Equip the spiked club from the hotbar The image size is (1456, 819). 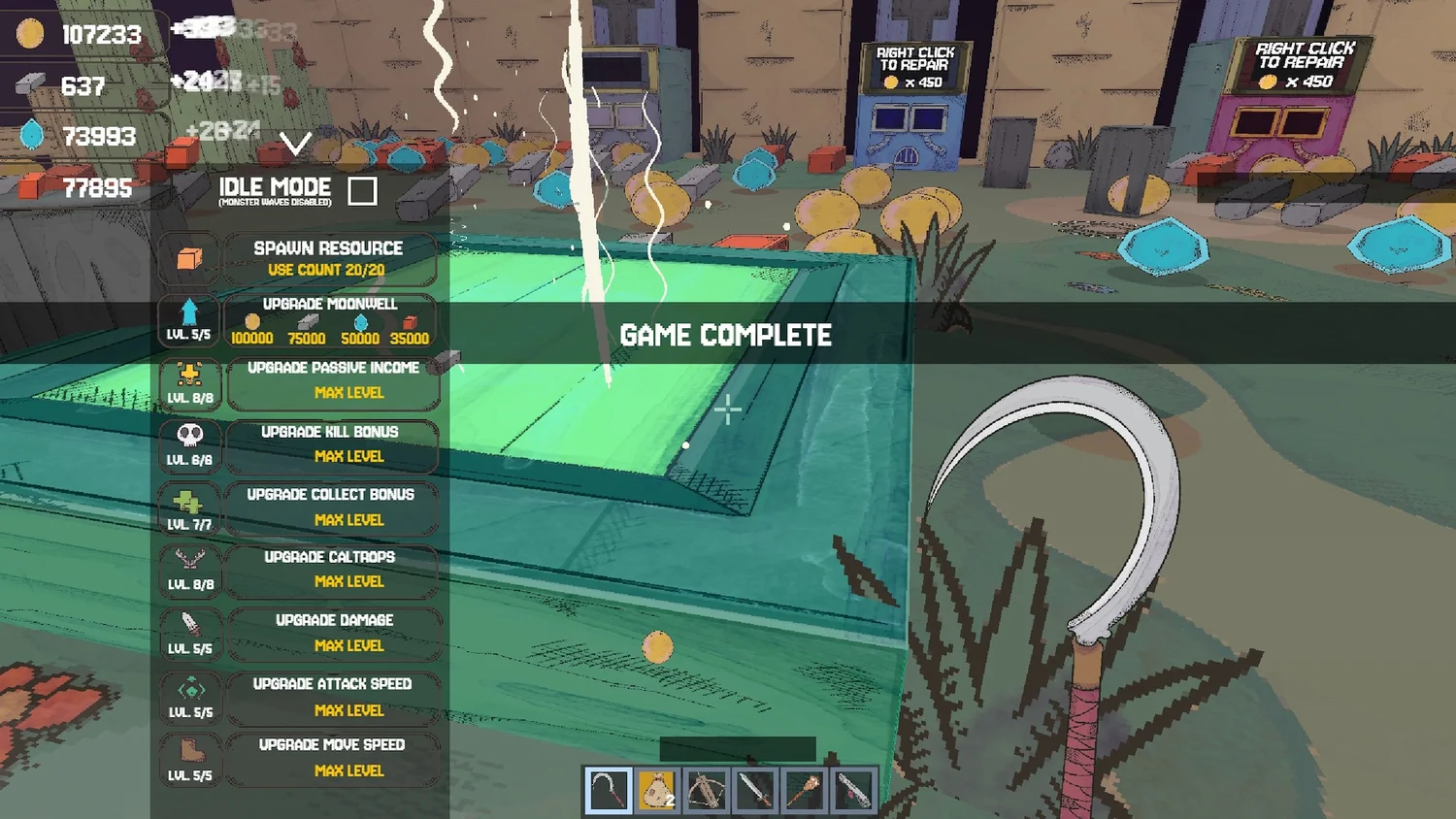coord(805,791)
